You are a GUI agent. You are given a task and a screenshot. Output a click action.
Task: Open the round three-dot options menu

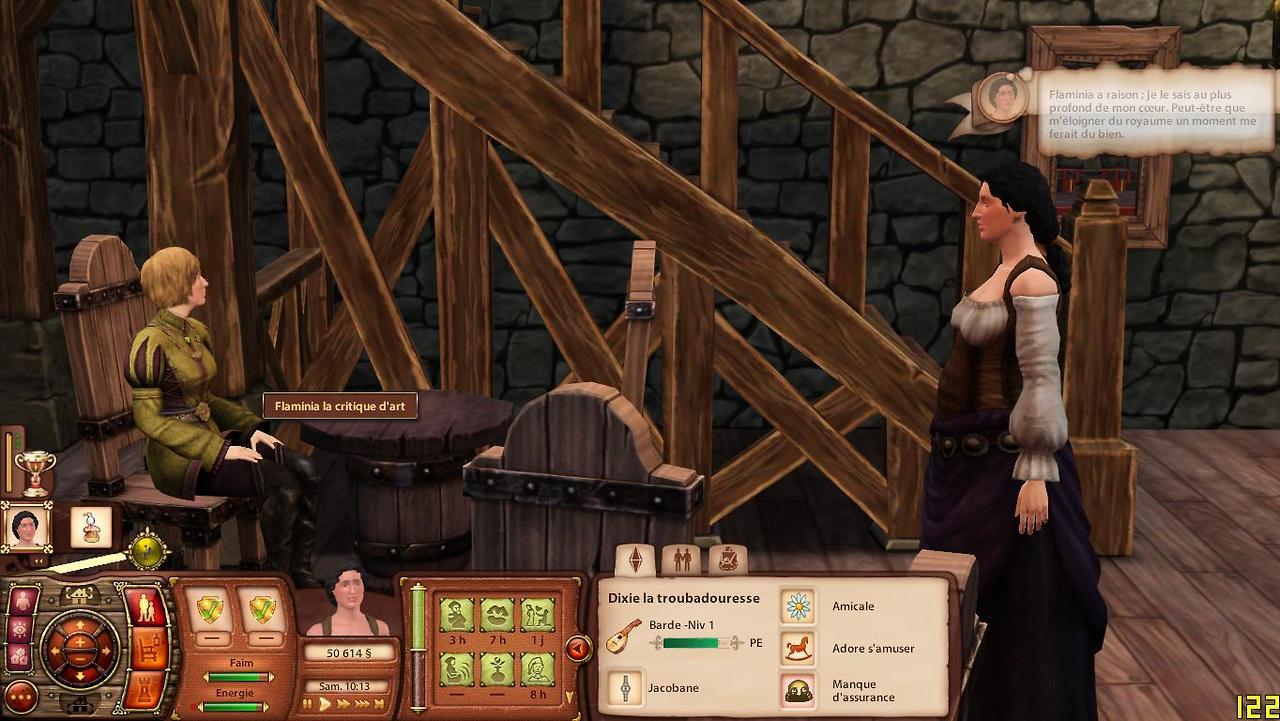click(20, 697)
